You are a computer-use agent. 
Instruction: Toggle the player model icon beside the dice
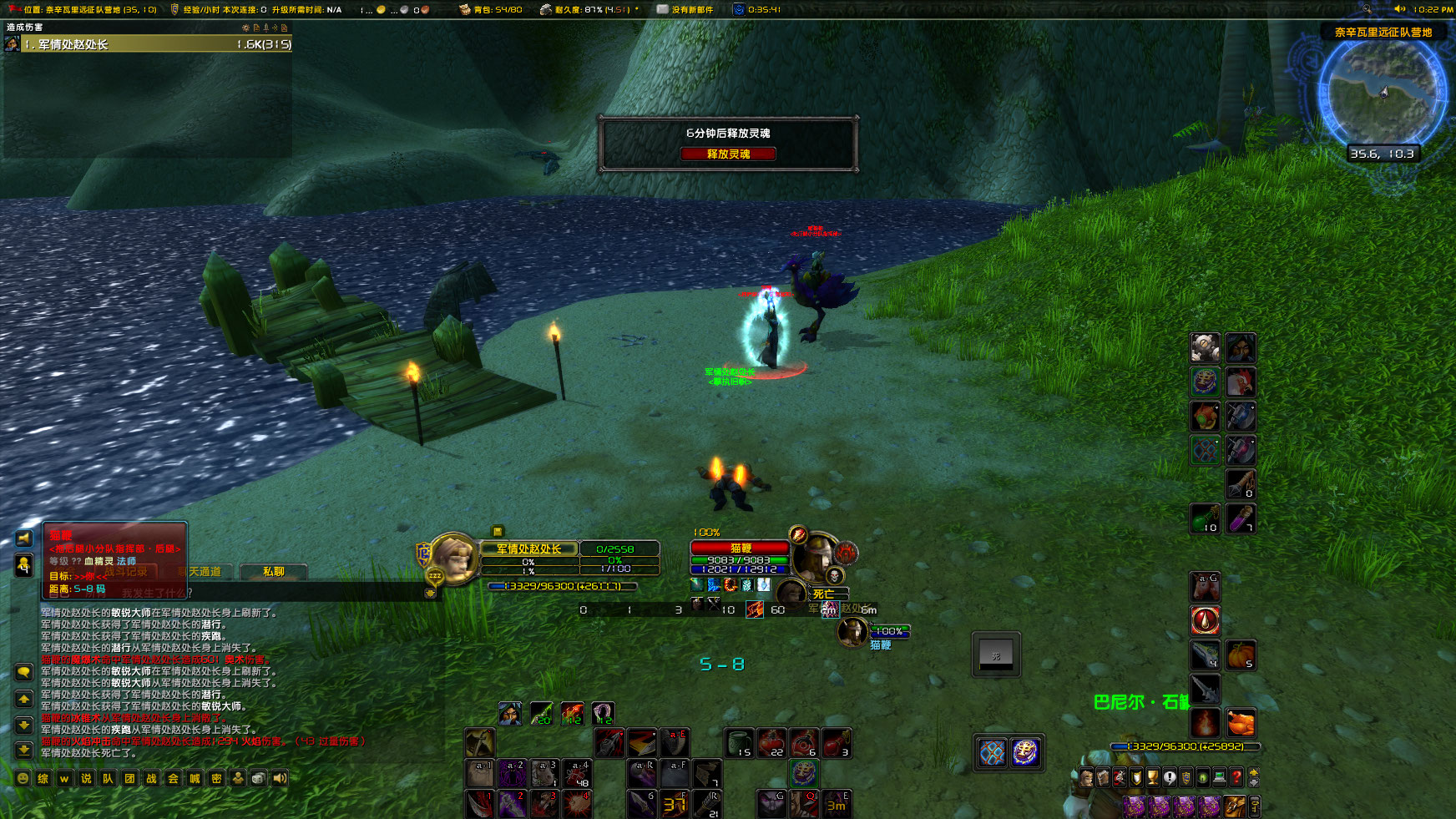[239, 779]
